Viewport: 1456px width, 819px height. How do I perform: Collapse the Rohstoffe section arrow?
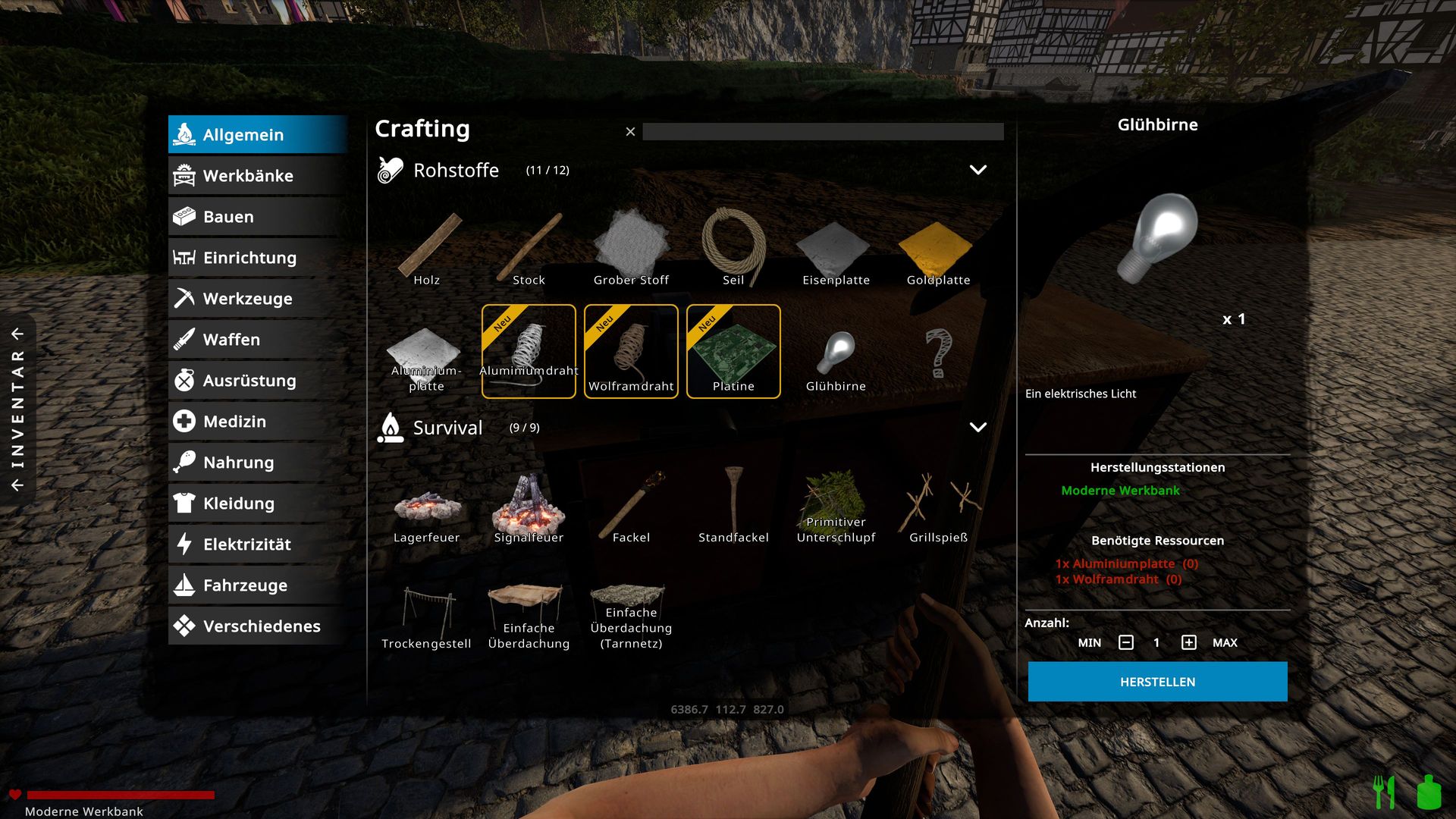pos(978,170)
